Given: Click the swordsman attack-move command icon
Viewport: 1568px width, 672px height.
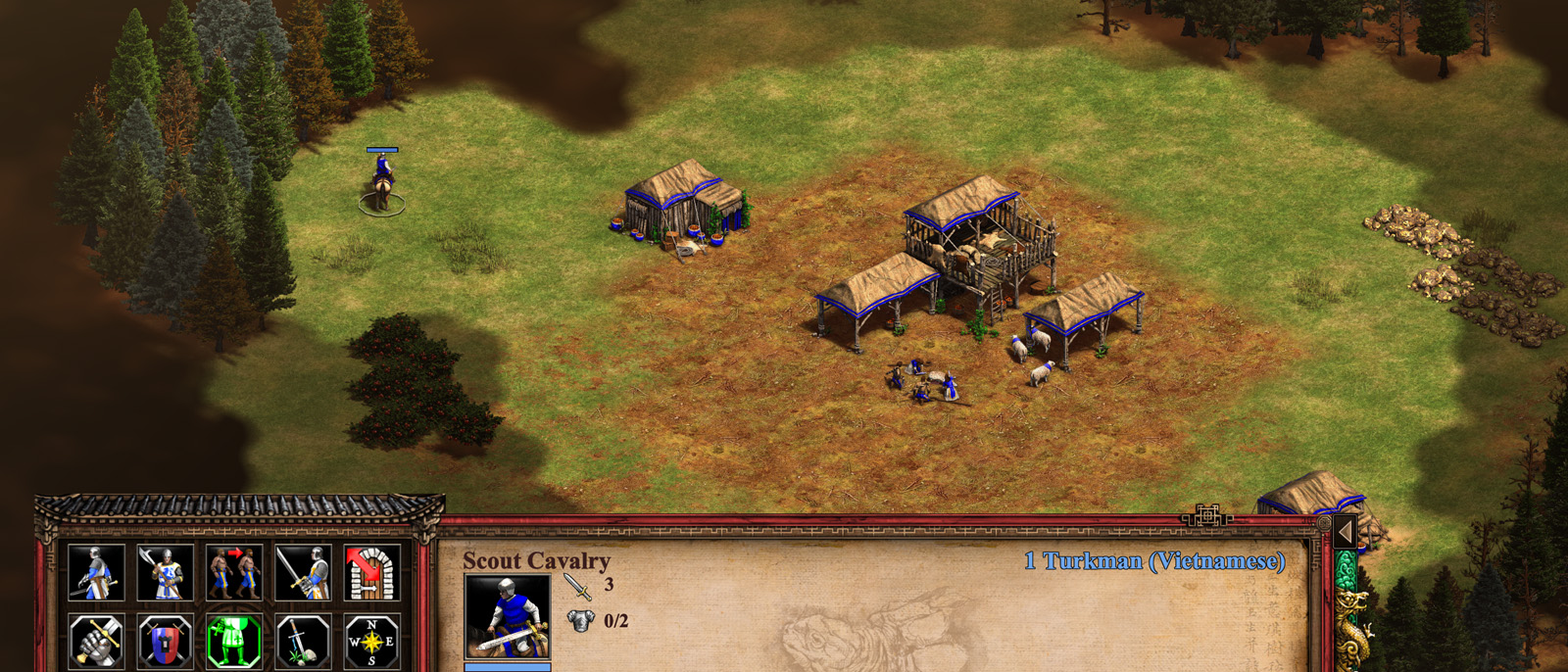Looking at the screenshot, I should 303,572.
